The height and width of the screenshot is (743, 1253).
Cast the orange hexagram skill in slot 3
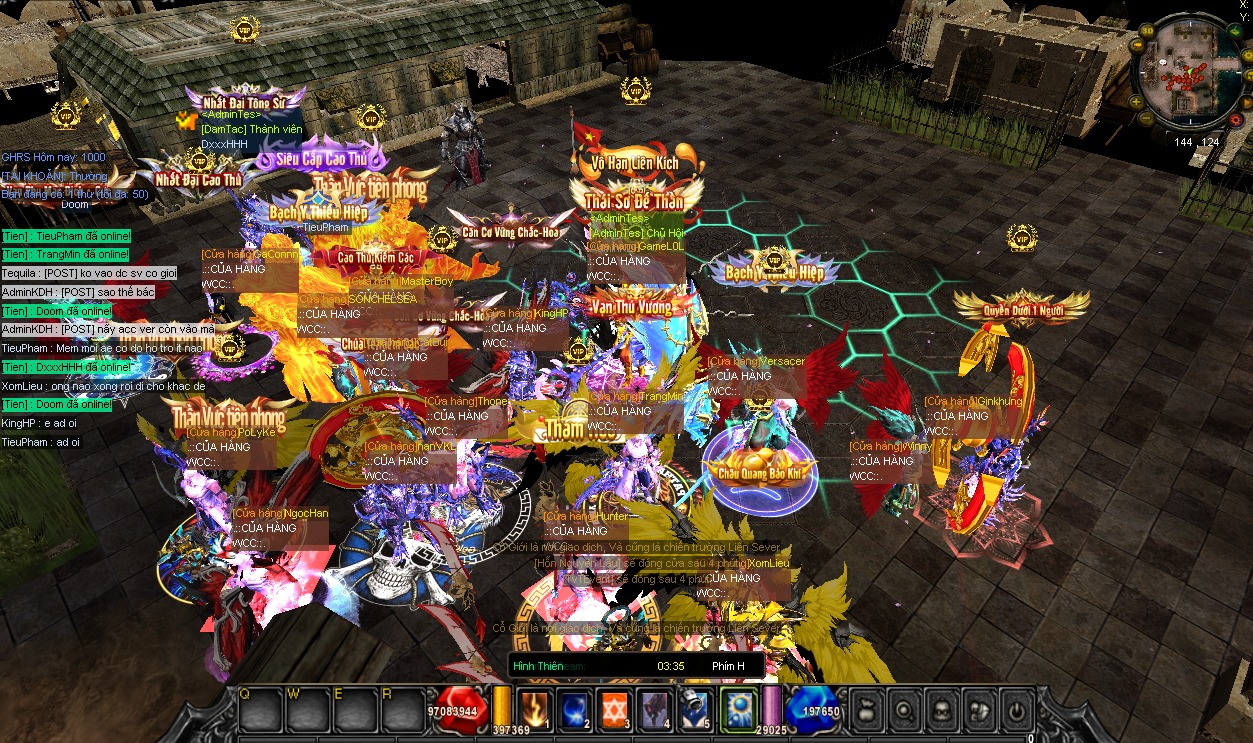614,708
